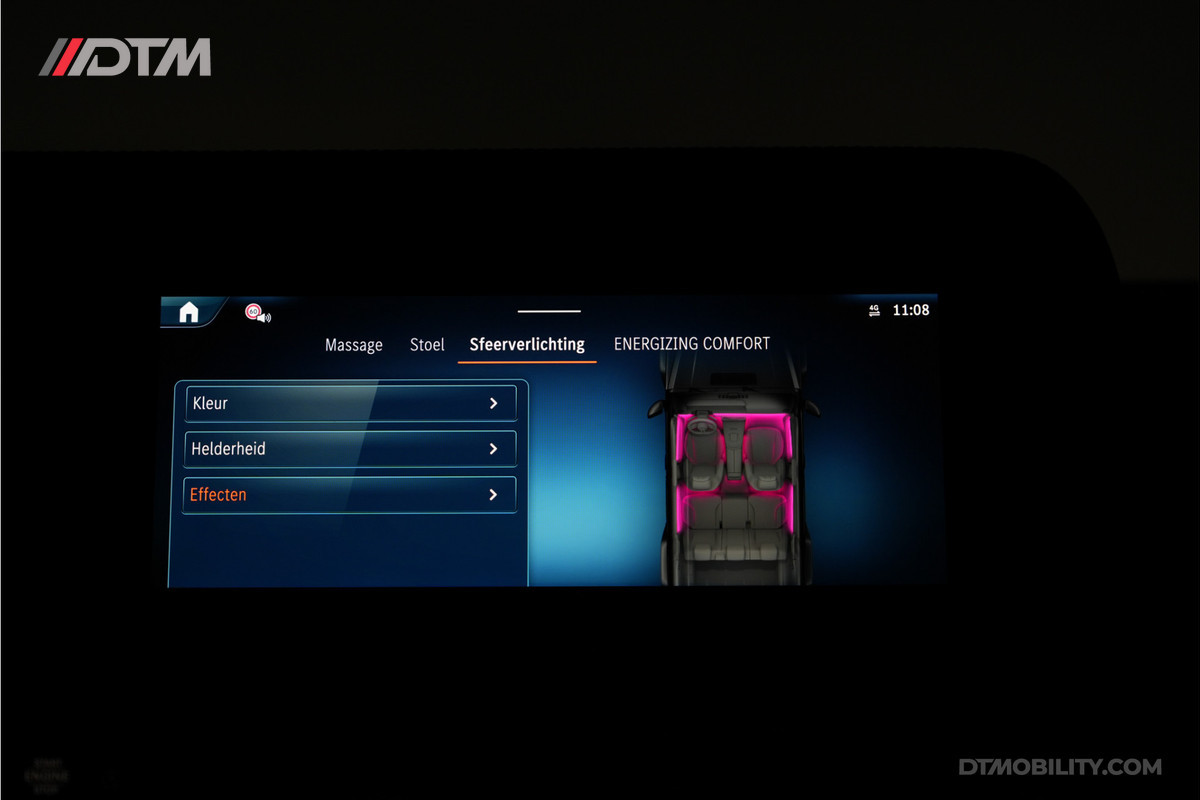
Task: Switch to the Massage tab
Action: pyautogui.click(x=354, y=345)
